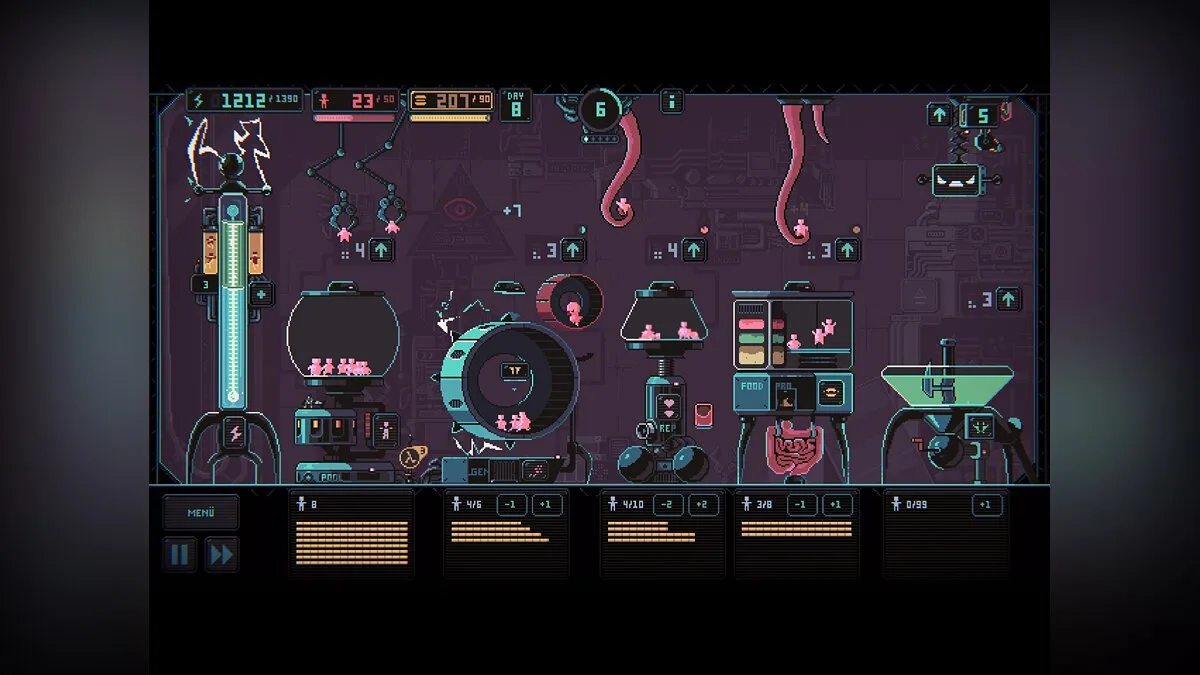The height and width of the screenshot is (675, 1200).
Task: Click the +2 button on the 4/10 panel
Action: [x=703, y=505]
